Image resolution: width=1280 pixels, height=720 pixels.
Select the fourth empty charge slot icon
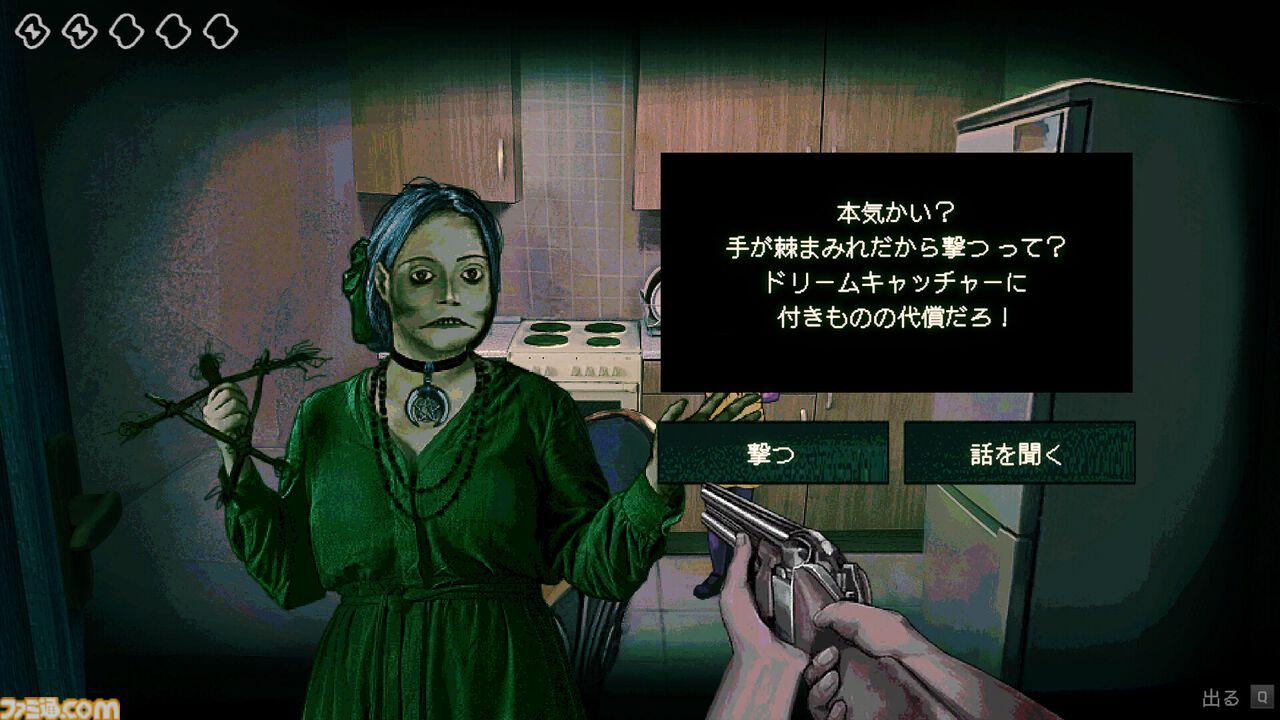tap(171, 30)
